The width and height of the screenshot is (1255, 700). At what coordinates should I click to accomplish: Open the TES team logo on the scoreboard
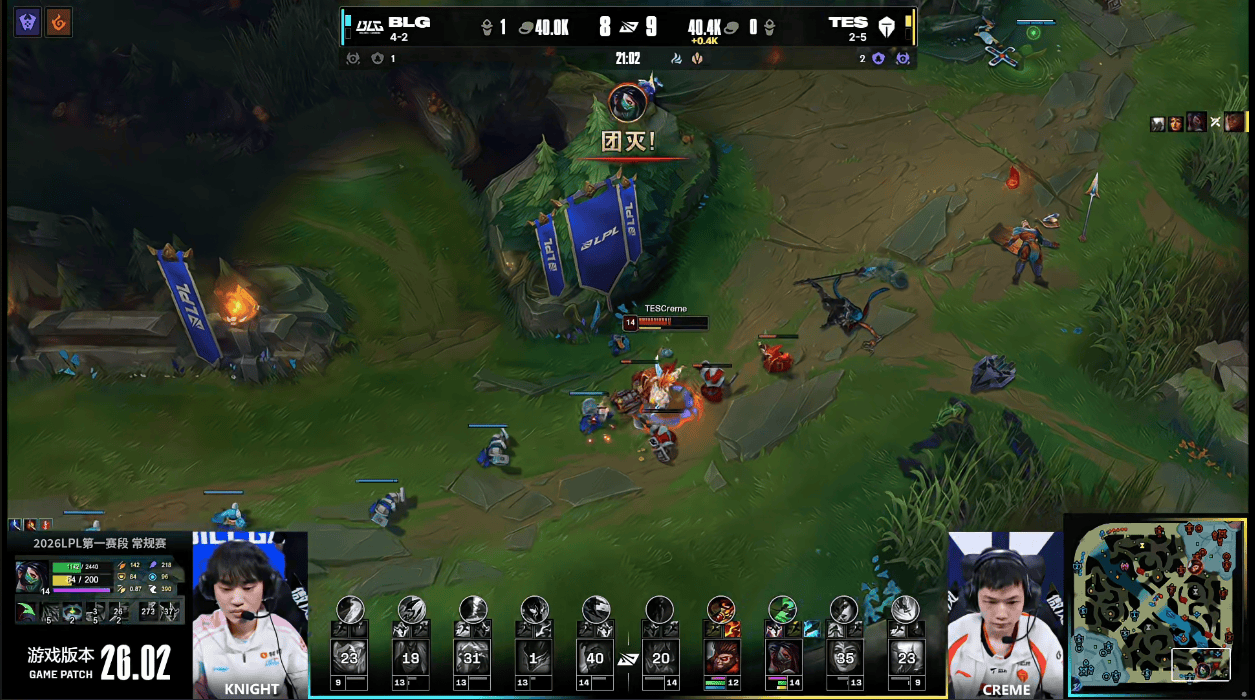[x=886, y=26]
